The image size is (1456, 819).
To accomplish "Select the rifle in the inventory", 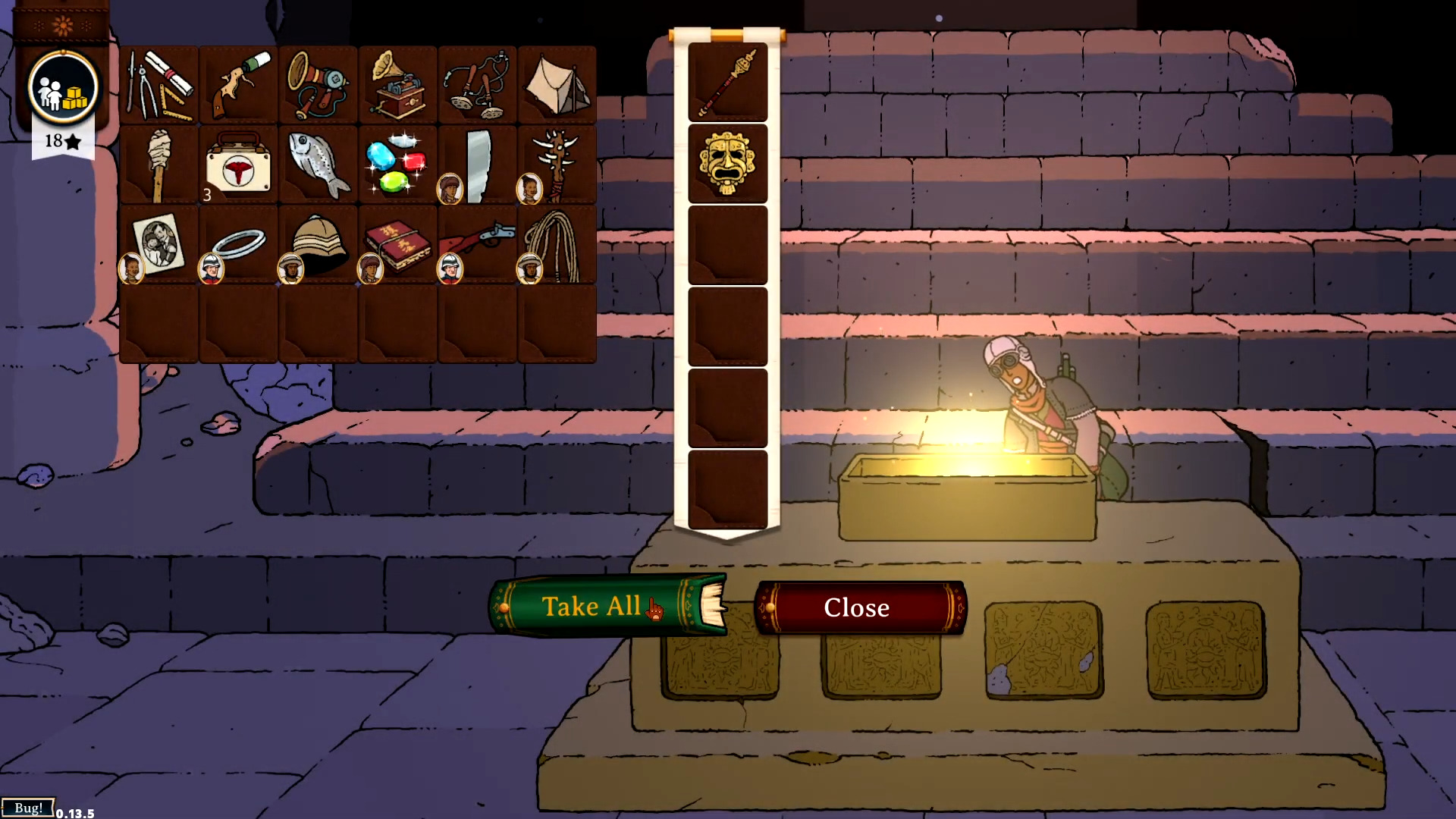I will tap(479, 243).
